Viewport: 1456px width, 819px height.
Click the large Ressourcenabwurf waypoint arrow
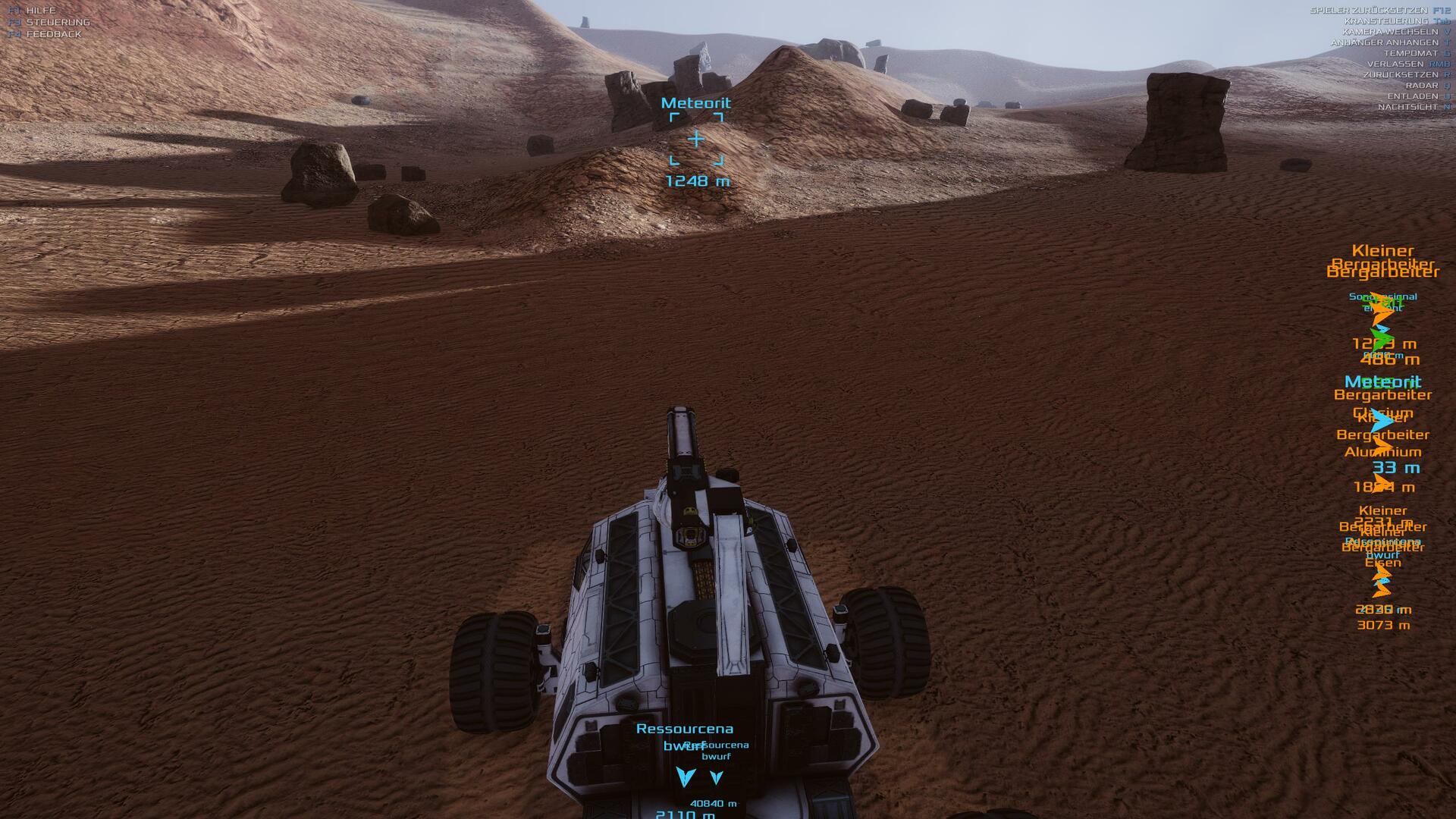coord(686,777)
